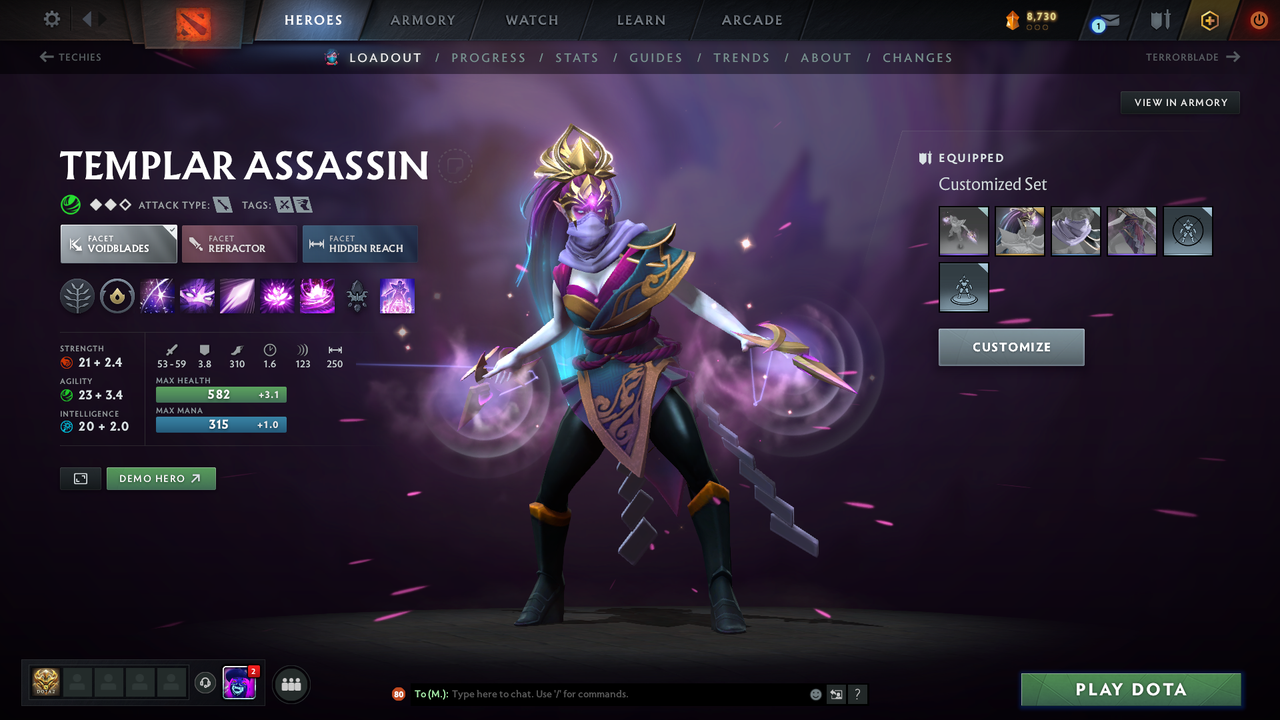Enable the Hidden Reach facet
The height and width of the screenshot is (720, 1280).
[x=359, y=243]
